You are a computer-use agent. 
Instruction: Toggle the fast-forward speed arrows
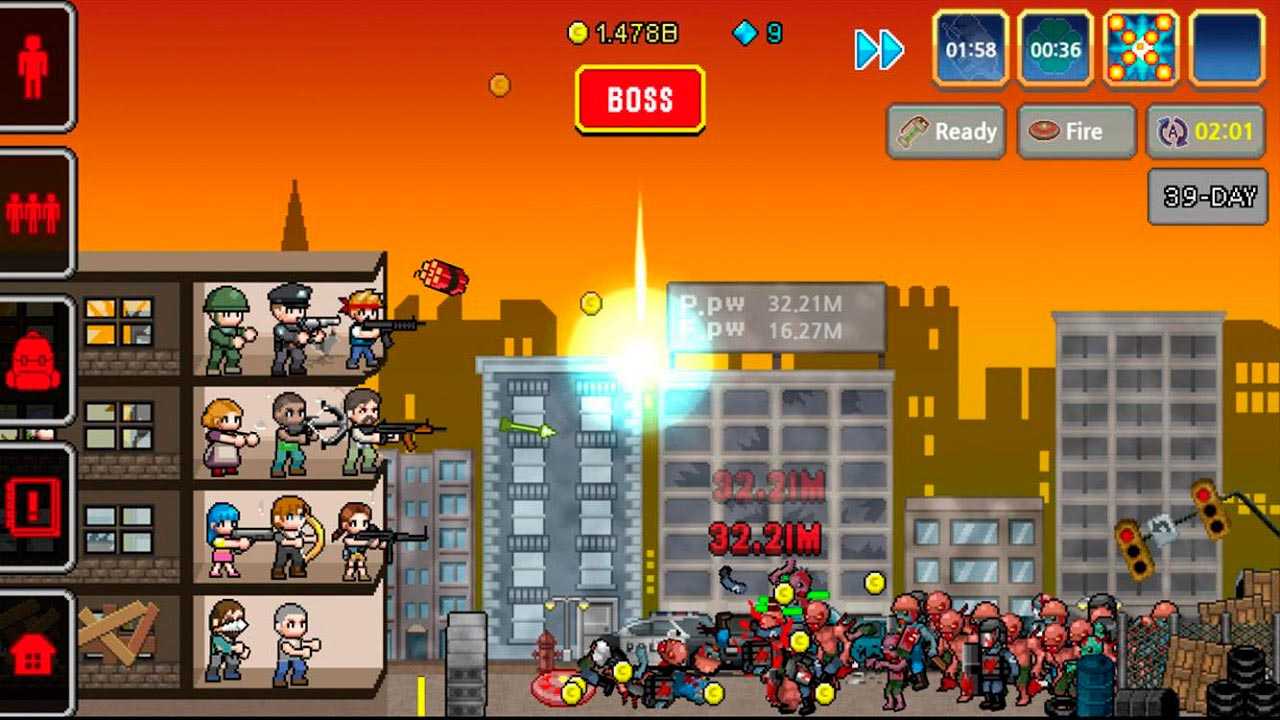879,50
